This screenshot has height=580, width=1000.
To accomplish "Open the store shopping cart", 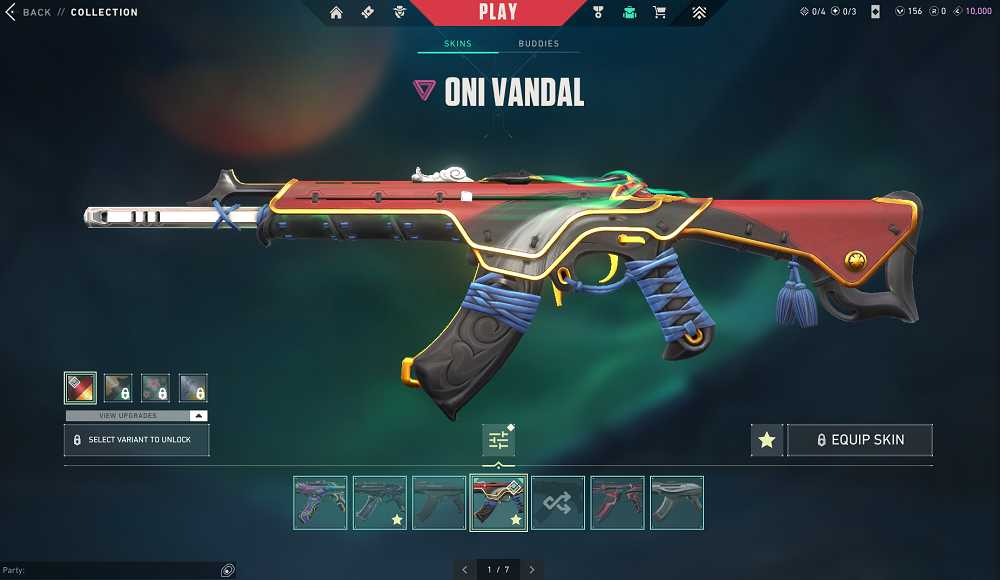I will [x=659, y=13].
